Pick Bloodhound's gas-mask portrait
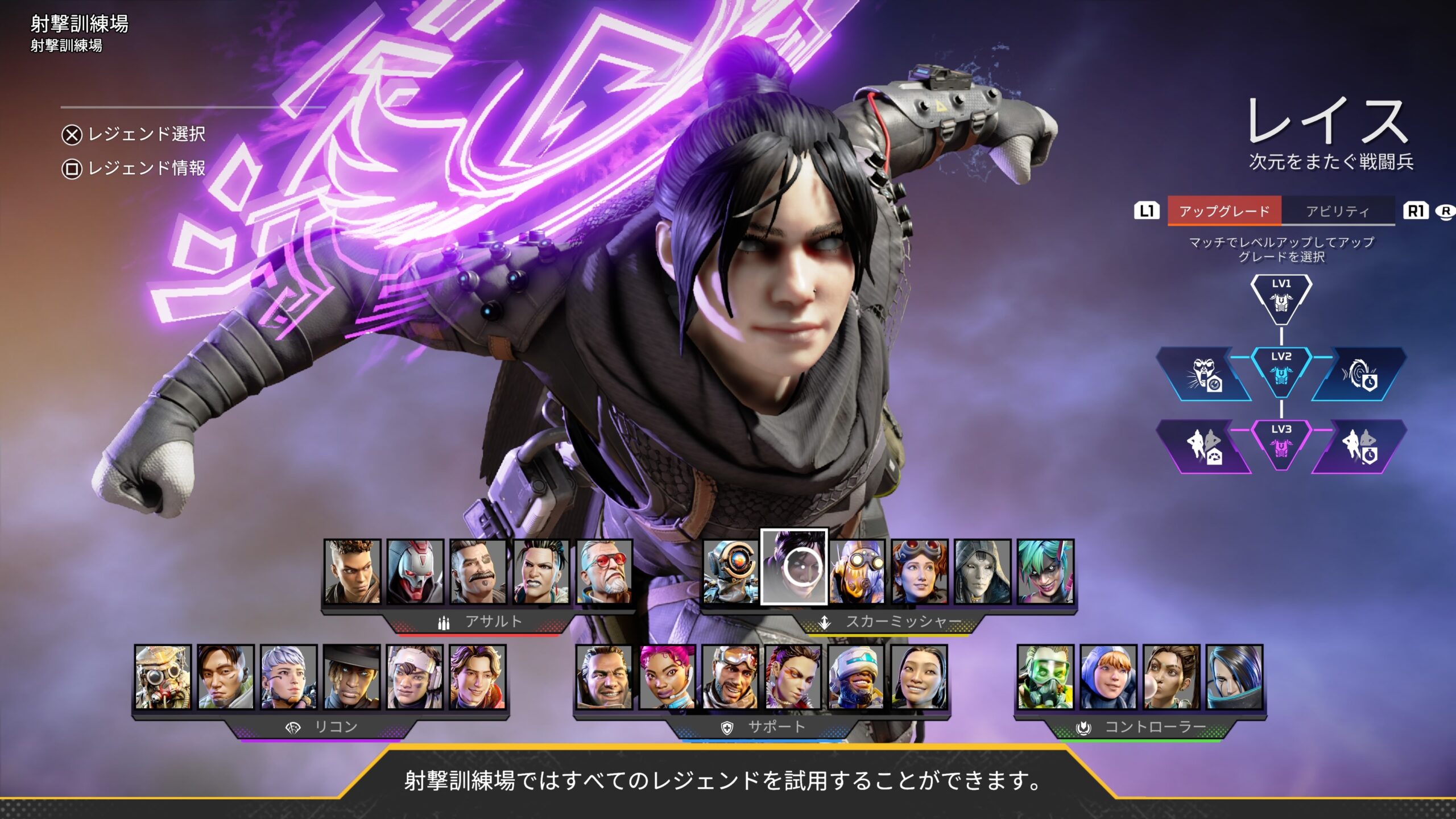 pyautogui.click(x=163, y=677)
